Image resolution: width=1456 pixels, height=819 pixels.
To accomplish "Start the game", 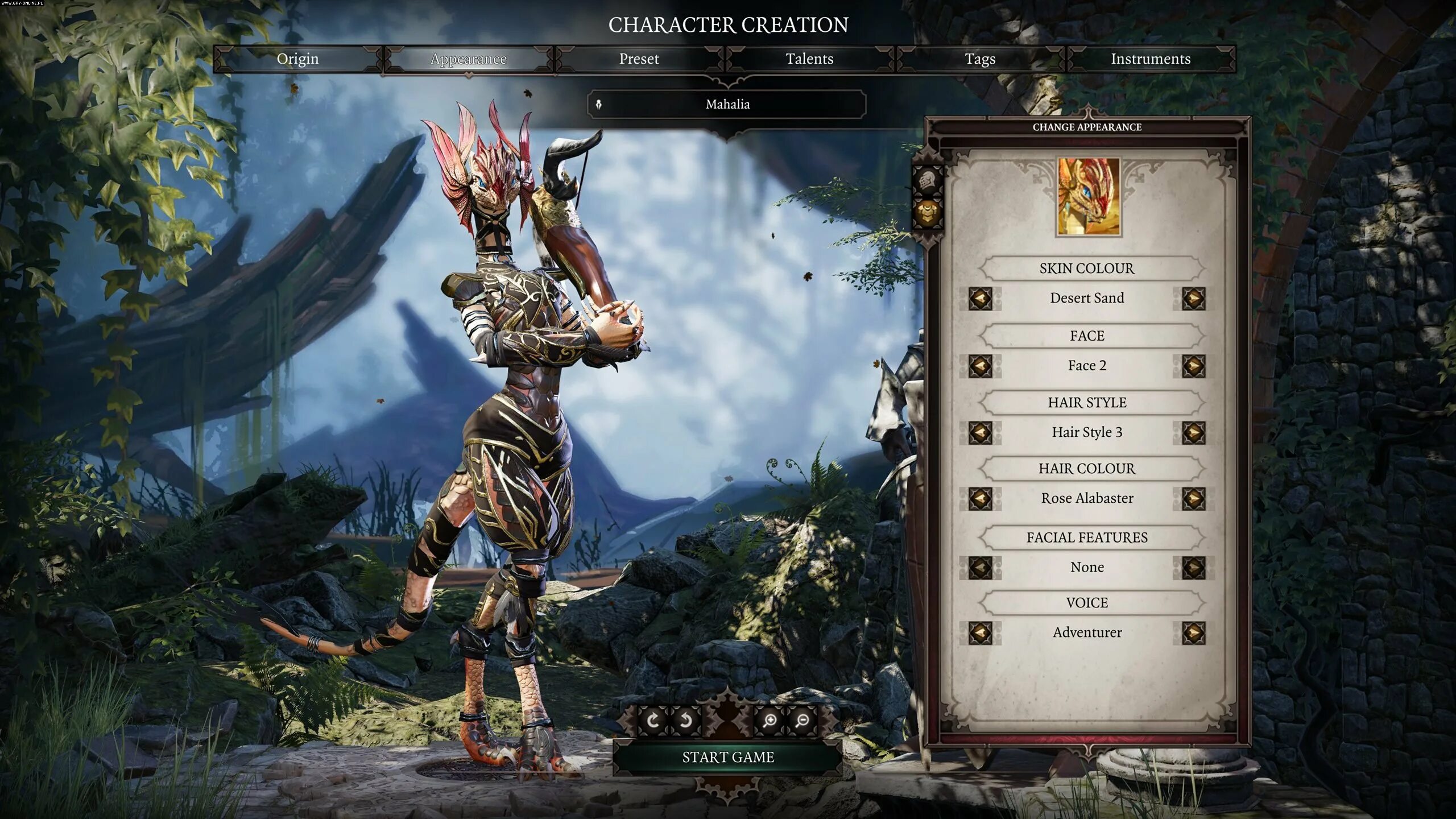I will pos(728,758).
